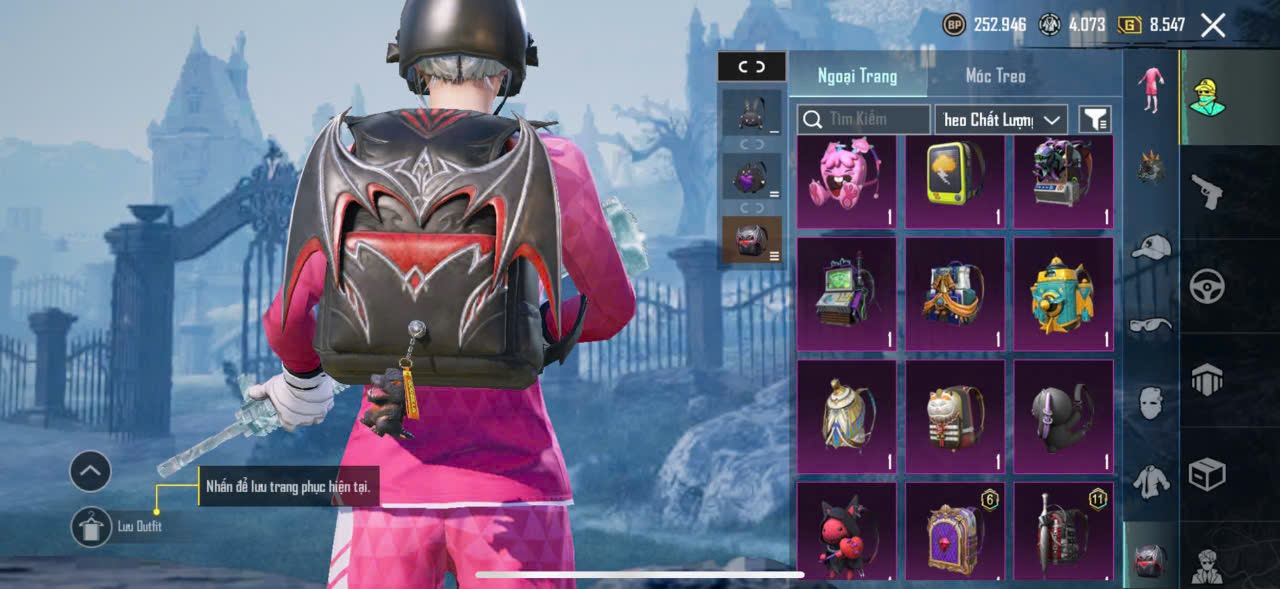Image resolution: width=1280 pixels, height=589 pixels.
Task: Open the pistol weapon skins category
Action: tap(1207, 191)
